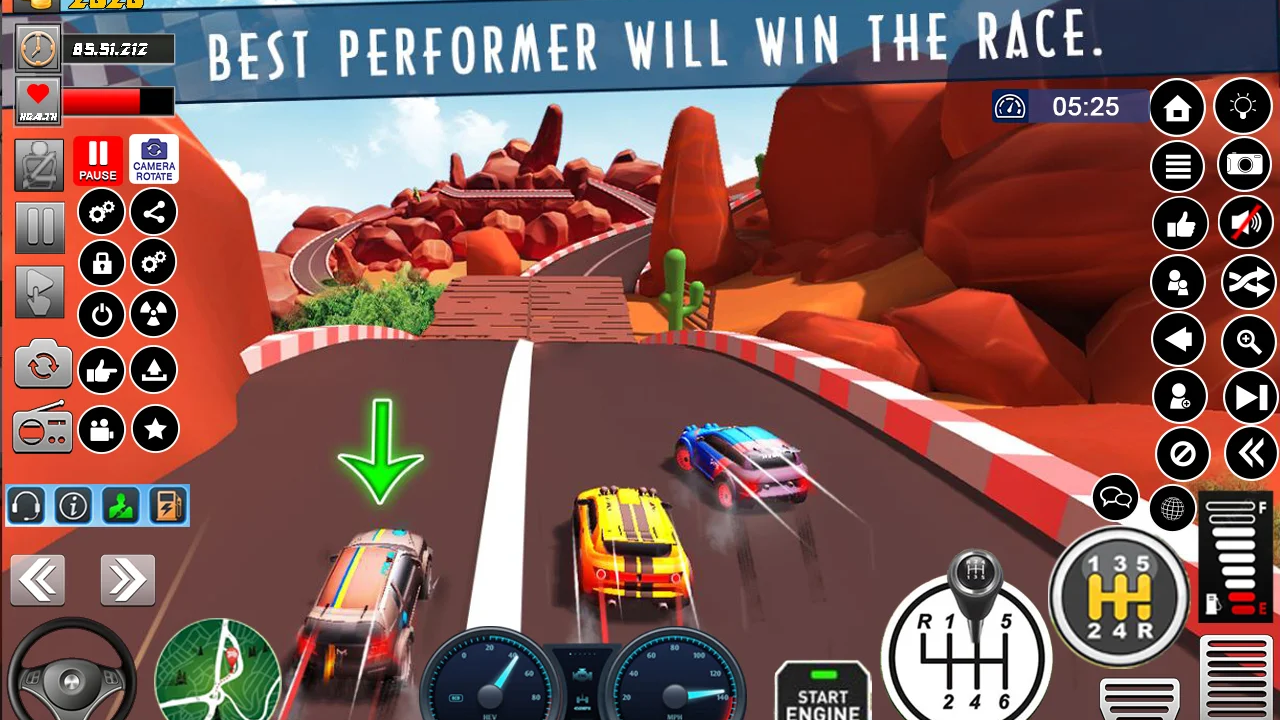Open the in-game camera screenshot tool
Image resolution: width=1280 pixels, height=720 pixels.
click(1244, 166)
